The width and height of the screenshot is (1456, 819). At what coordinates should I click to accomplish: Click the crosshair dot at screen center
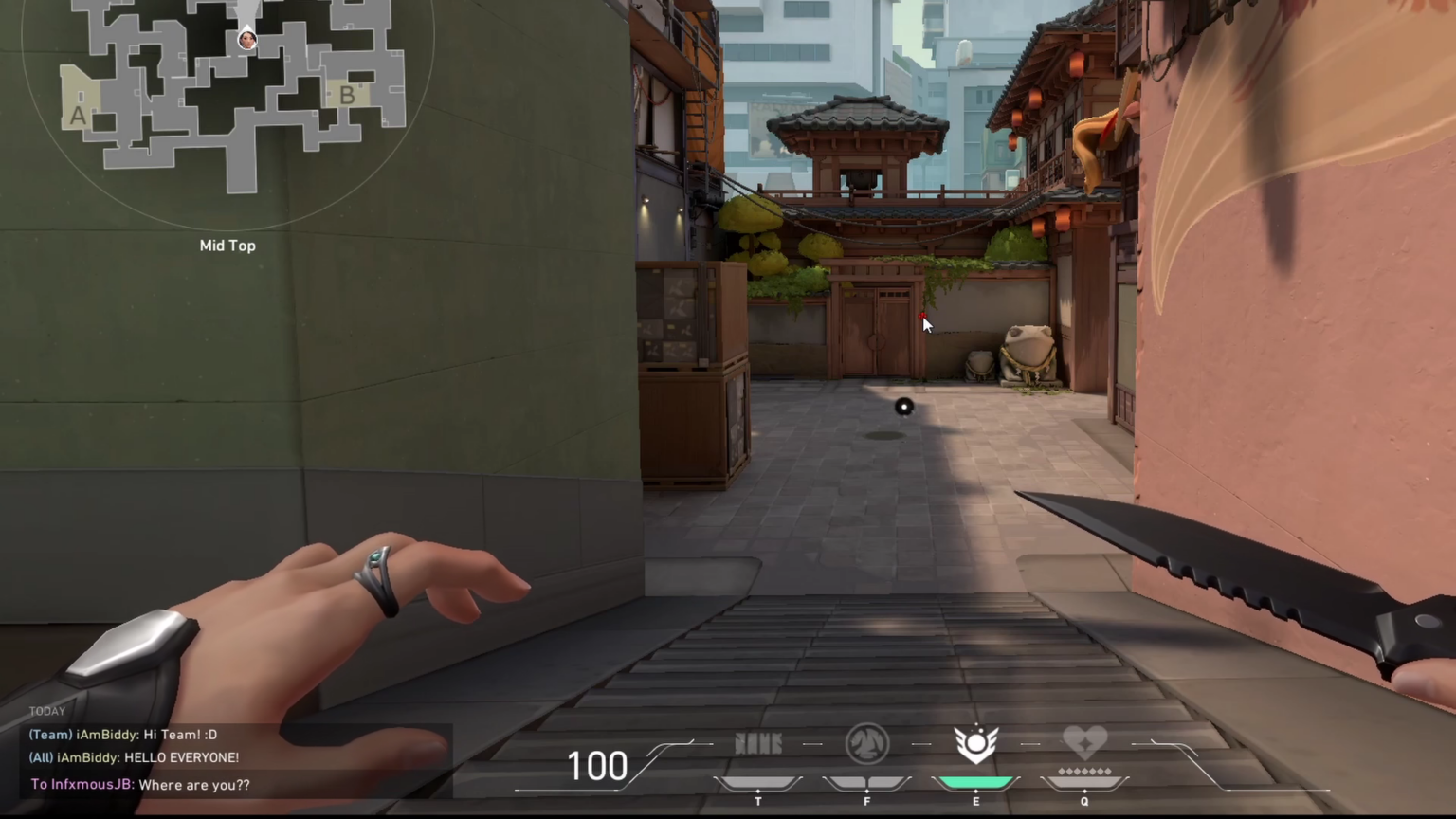pos(903,407)
